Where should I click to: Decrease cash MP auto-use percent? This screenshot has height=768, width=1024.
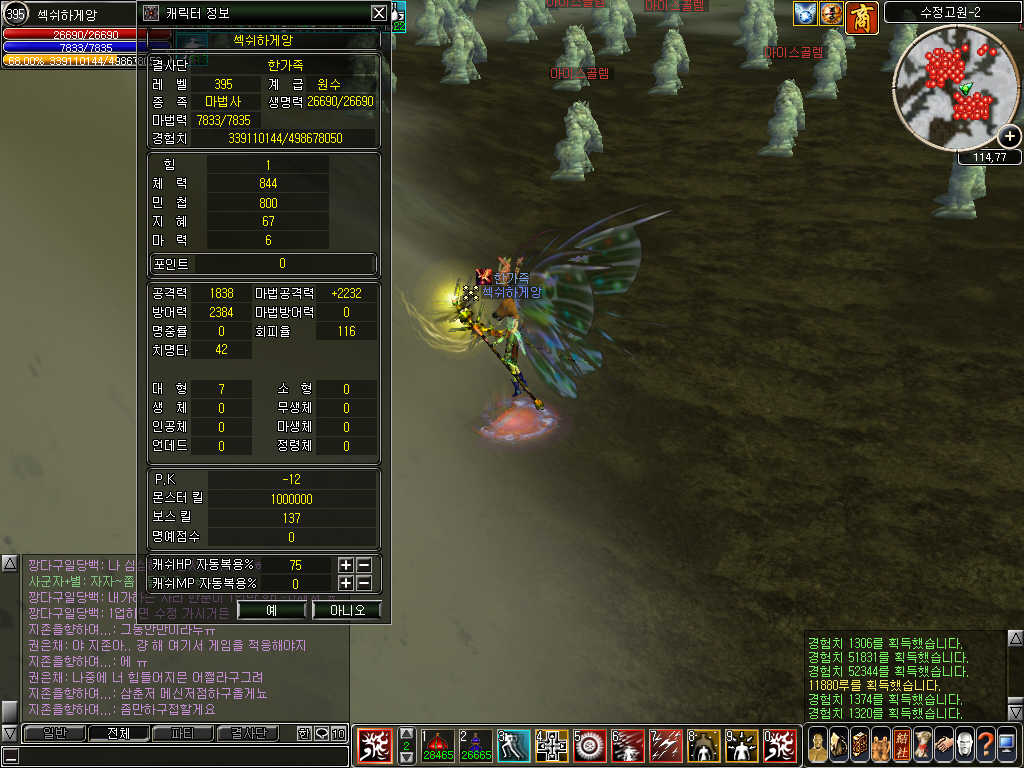coord(364,583)
